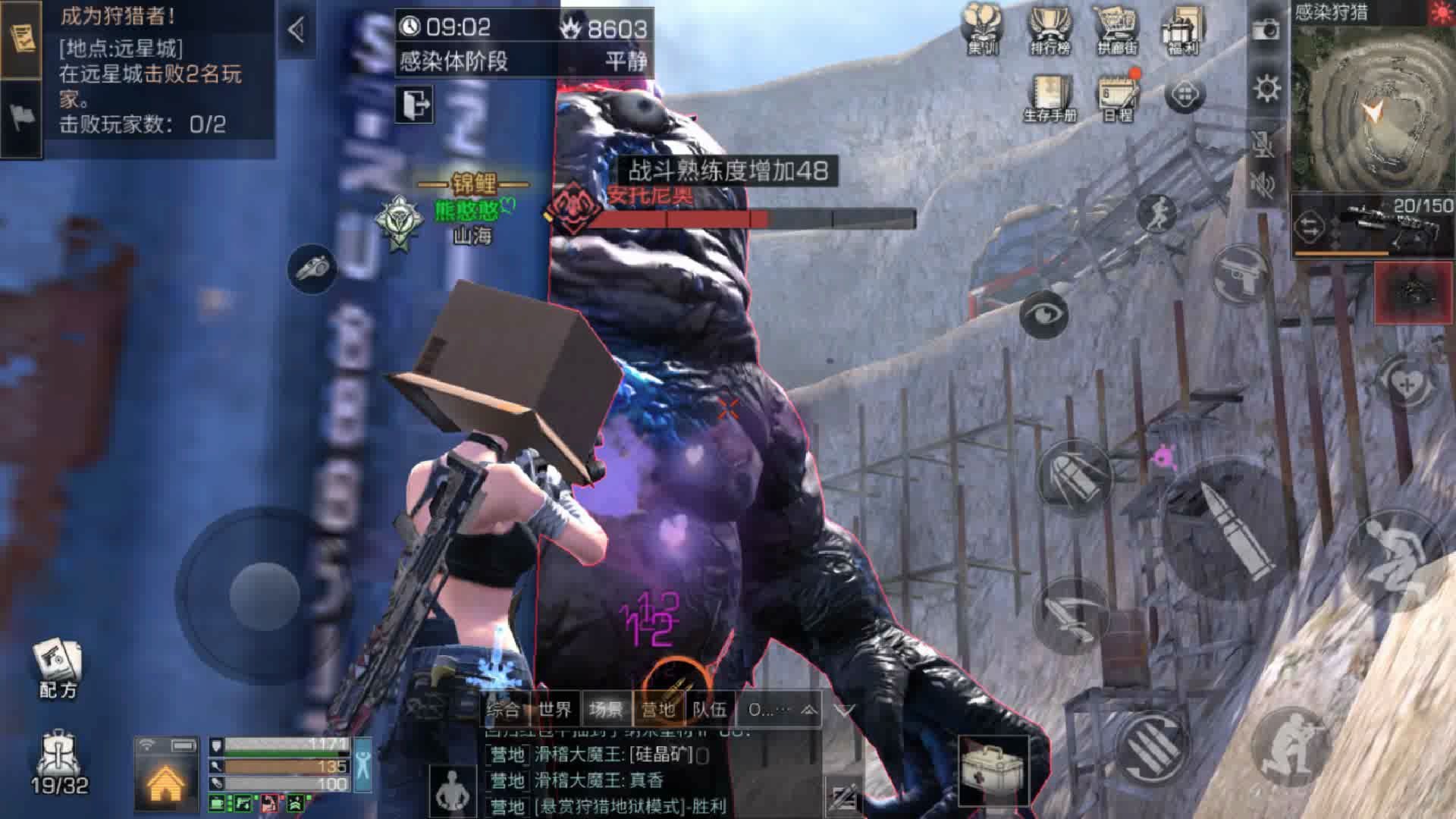Open the 日程 schedule calendar

[1118, 96]
